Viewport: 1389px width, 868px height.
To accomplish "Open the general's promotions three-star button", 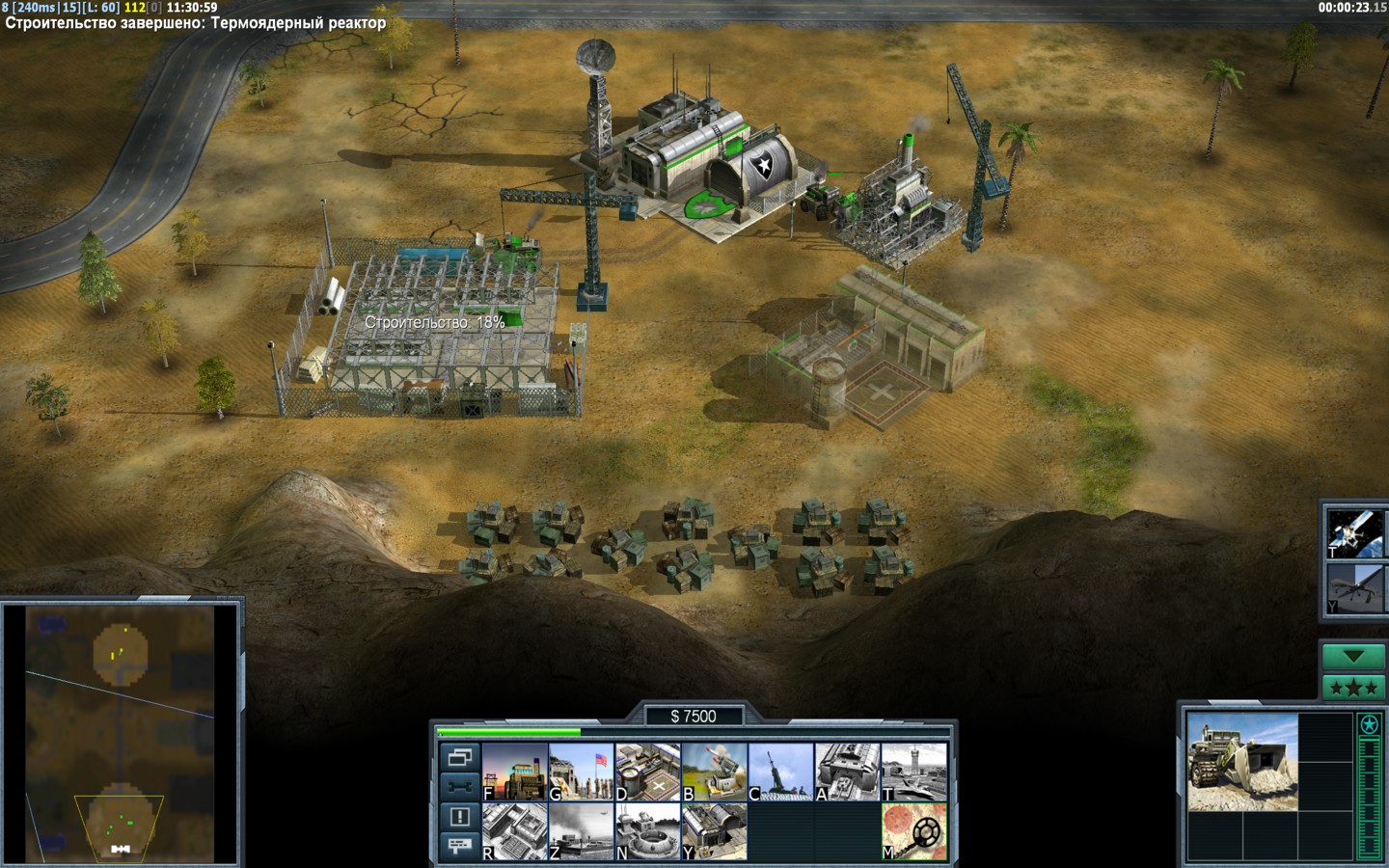I will click(x=1353, y=688).
